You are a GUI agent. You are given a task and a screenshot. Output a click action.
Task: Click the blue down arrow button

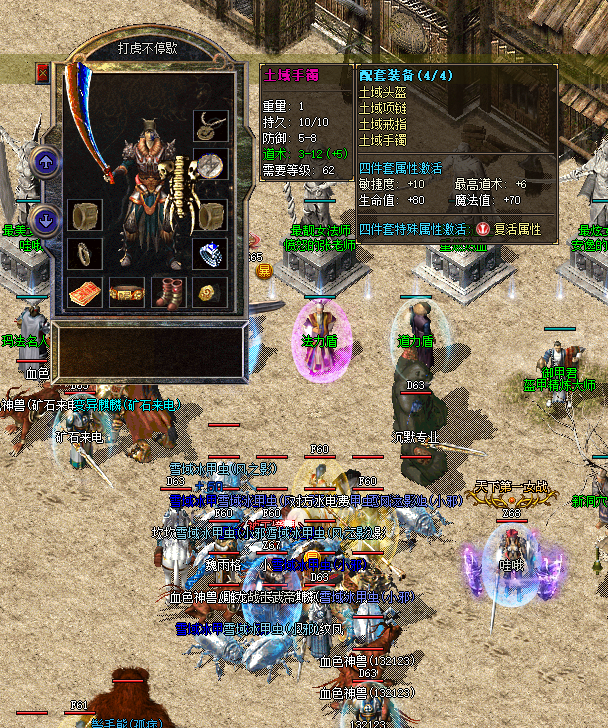tap(44, 220)
